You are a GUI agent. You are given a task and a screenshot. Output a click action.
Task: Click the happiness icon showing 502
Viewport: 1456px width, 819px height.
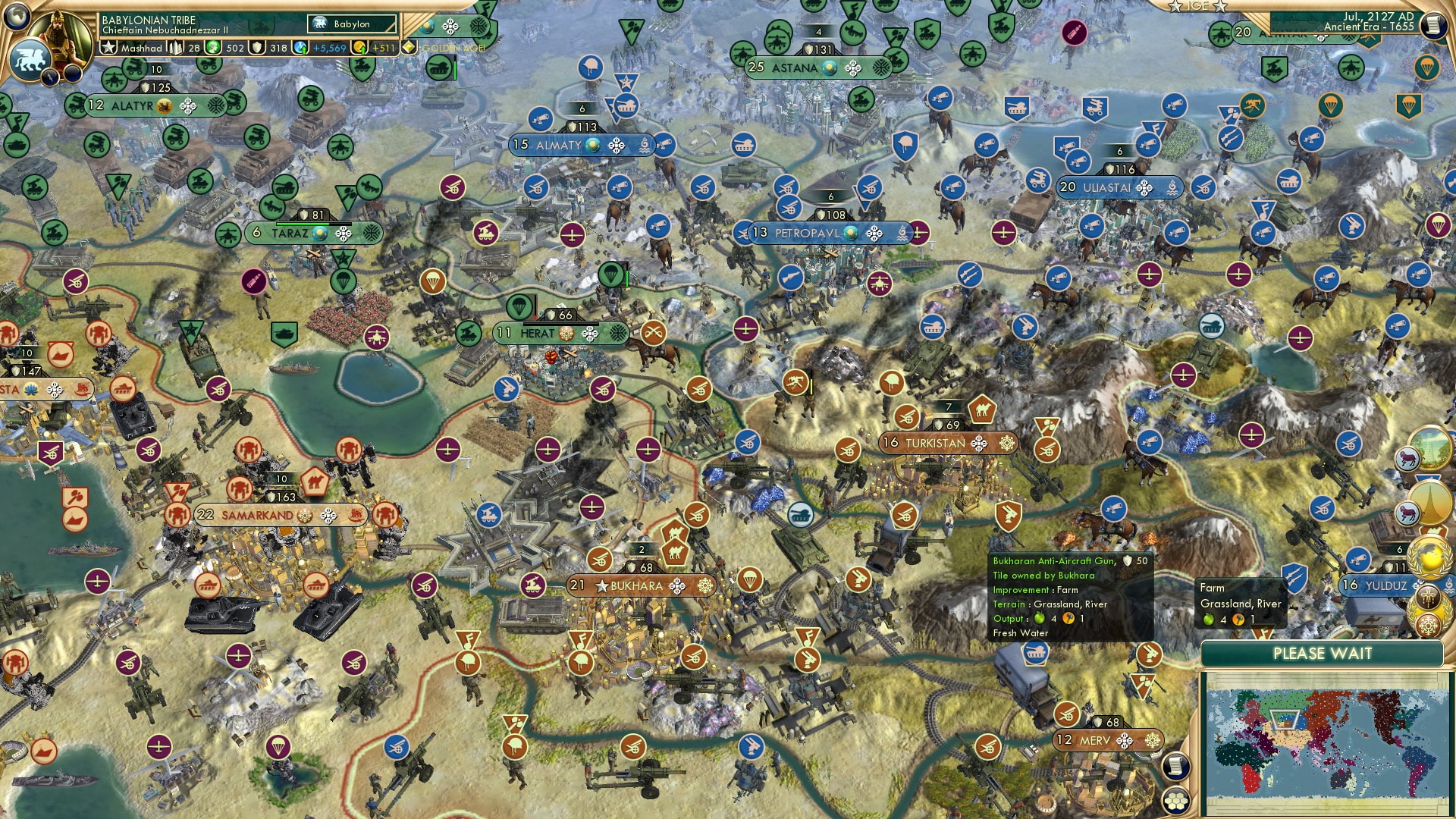coord(213,47)
